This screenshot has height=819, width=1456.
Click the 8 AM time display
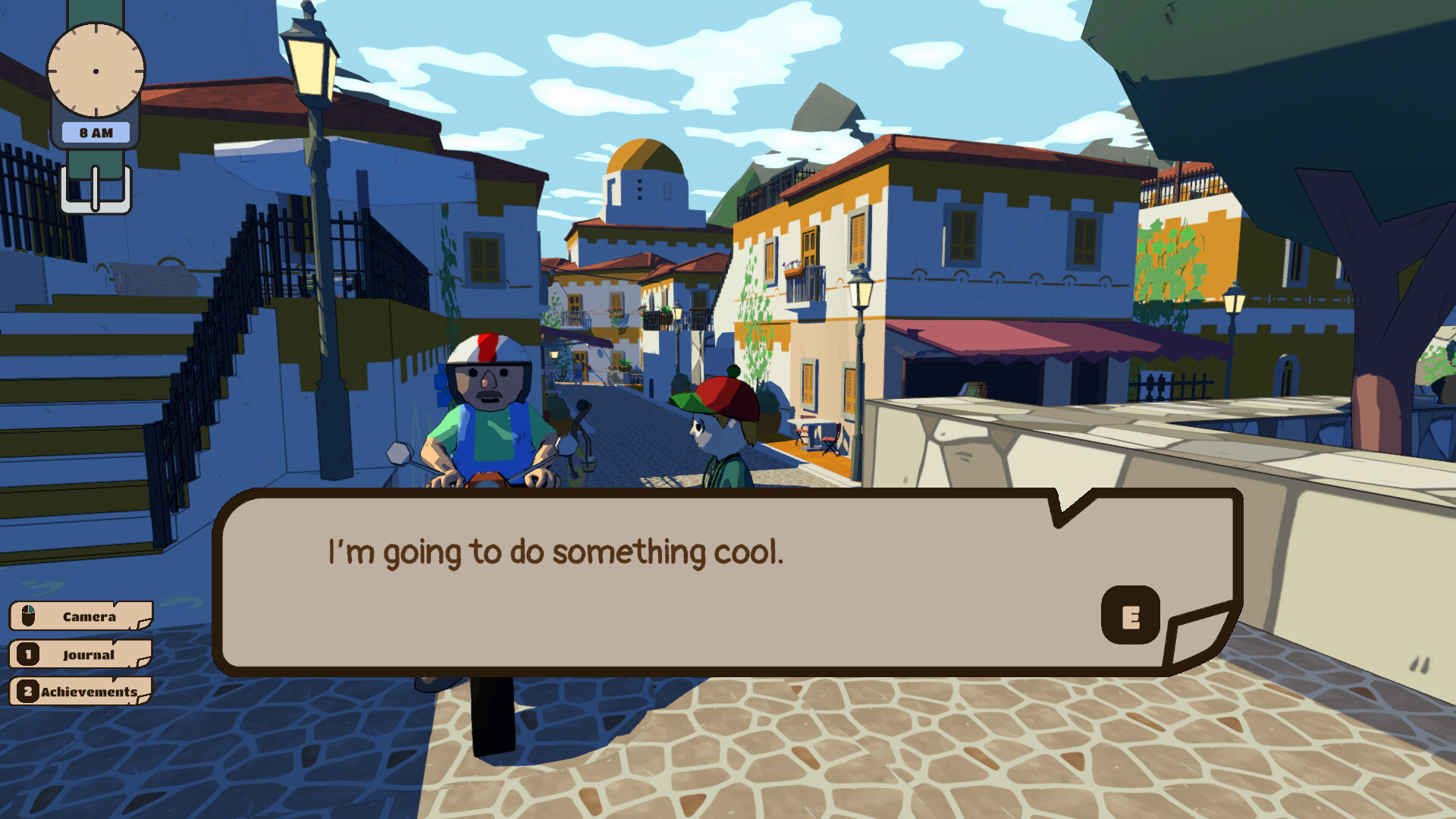(96, 132)
